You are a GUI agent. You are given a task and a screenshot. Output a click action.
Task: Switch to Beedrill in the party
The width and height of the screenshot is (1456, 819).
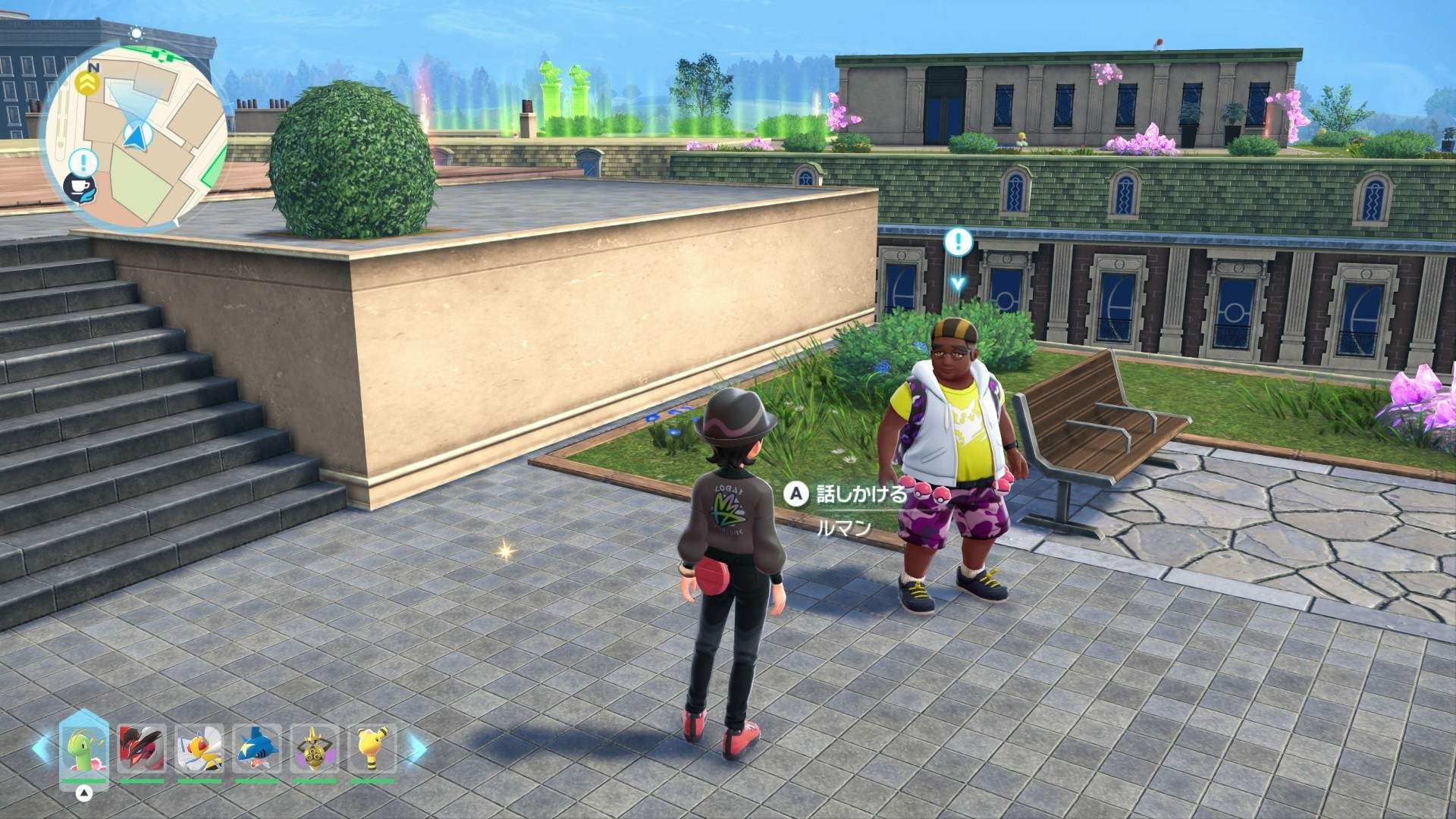pos(199,748)
